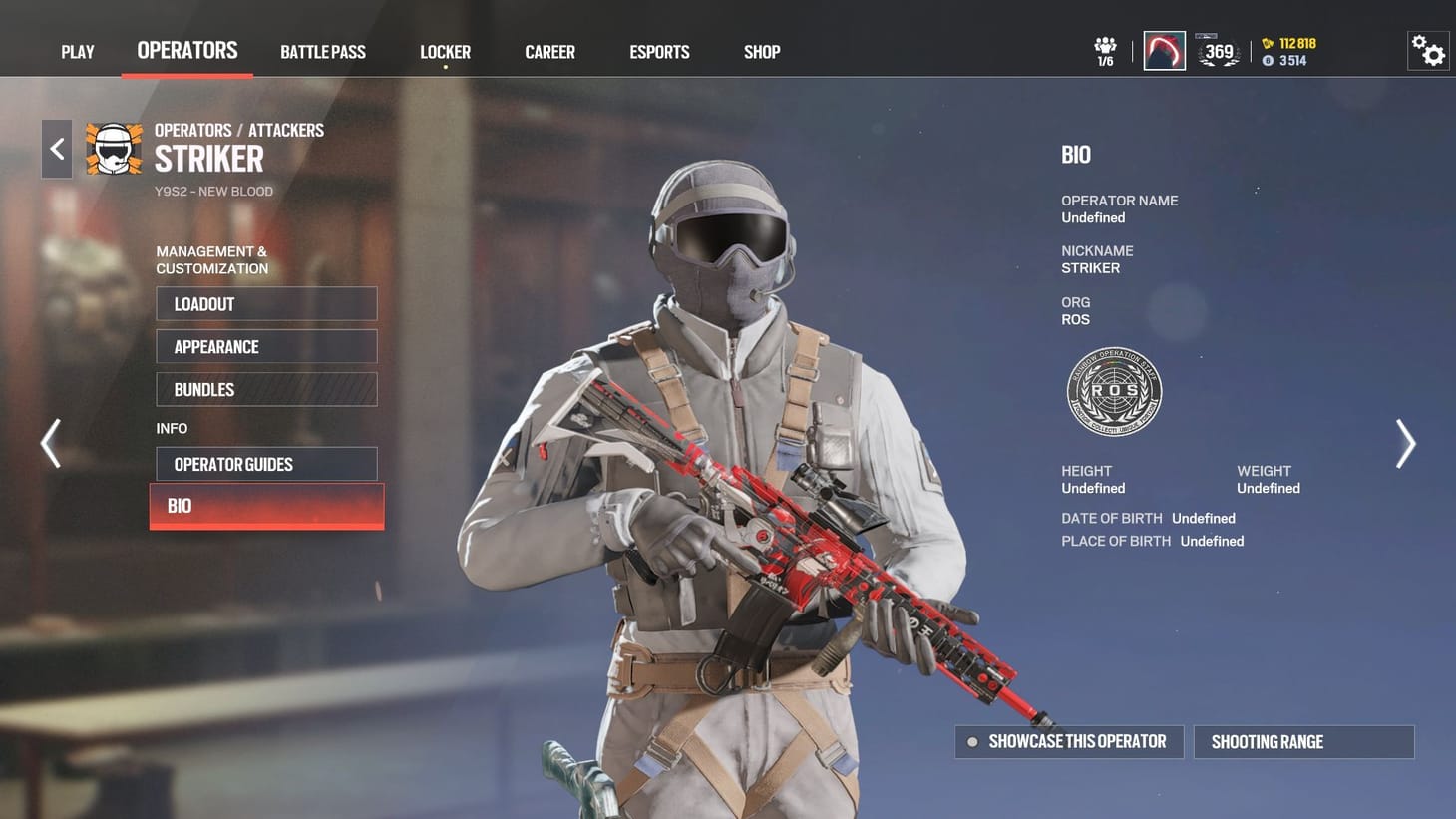Click the squad icon showing 1/6 players
Screen dimensions: 1456x819
tap(1103, 46)
